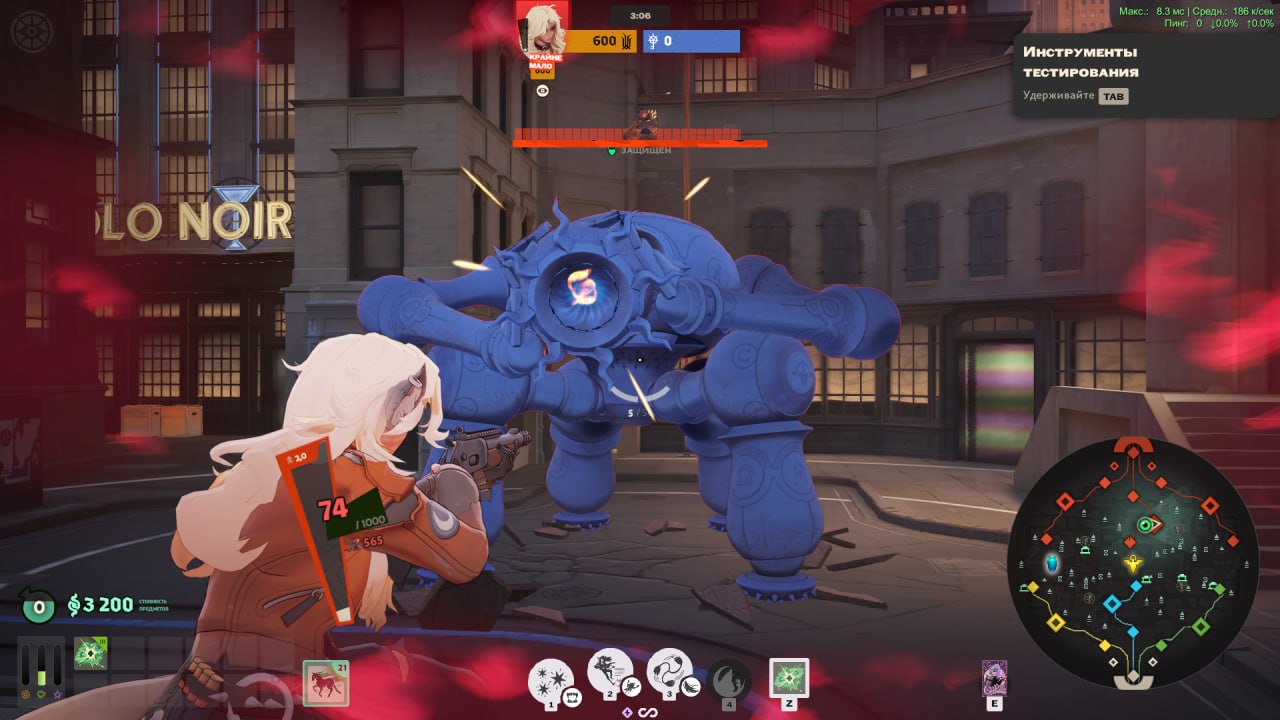Select the darkened wolf ultimate ability
Image resolution: width=1280 pixels, height=720 pixels.
point(729,680)
